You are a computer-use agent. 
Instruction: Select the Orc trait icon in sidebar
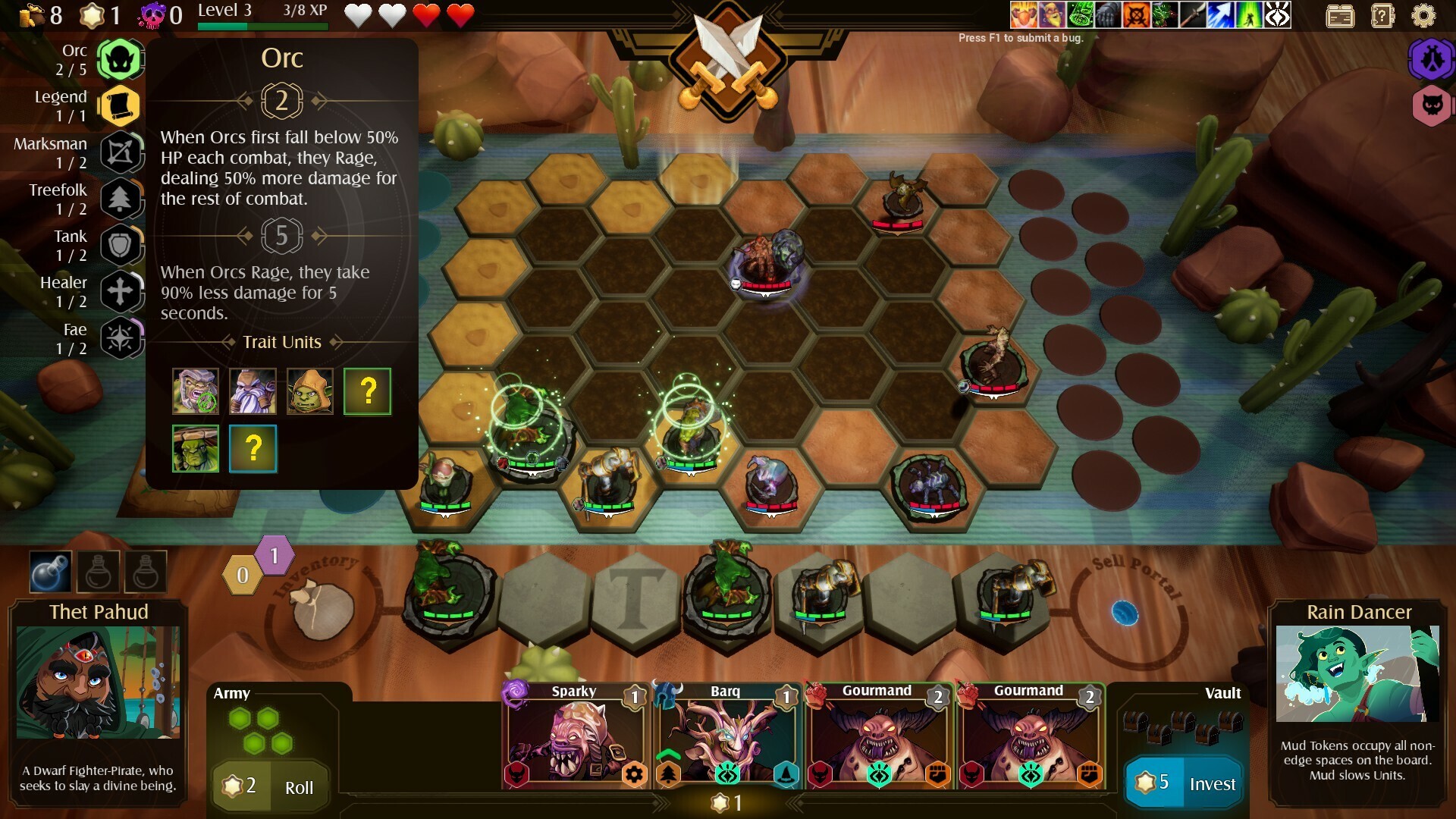(120, 59)
